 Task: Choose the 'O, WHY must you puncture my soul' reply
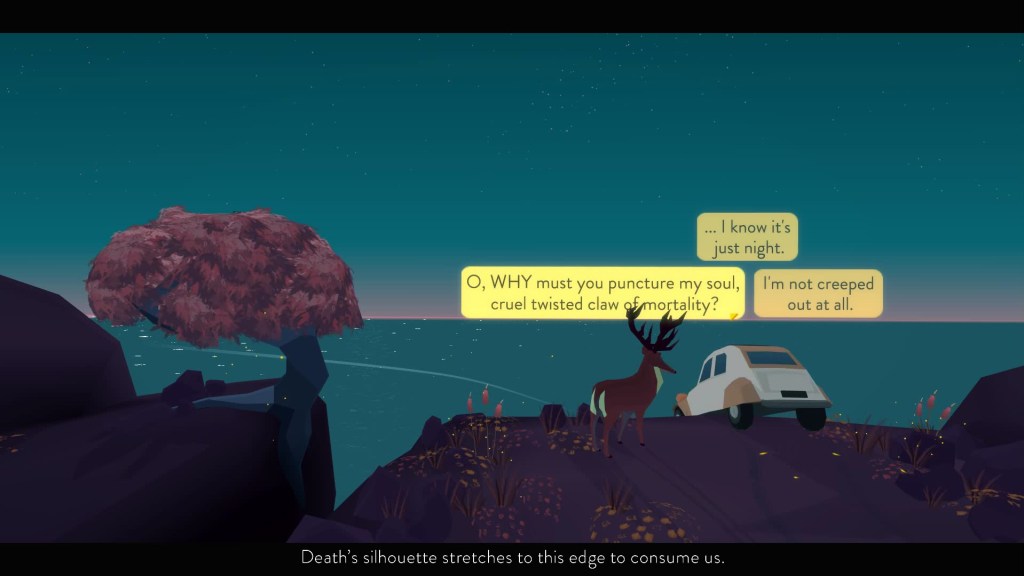(603, 293)
